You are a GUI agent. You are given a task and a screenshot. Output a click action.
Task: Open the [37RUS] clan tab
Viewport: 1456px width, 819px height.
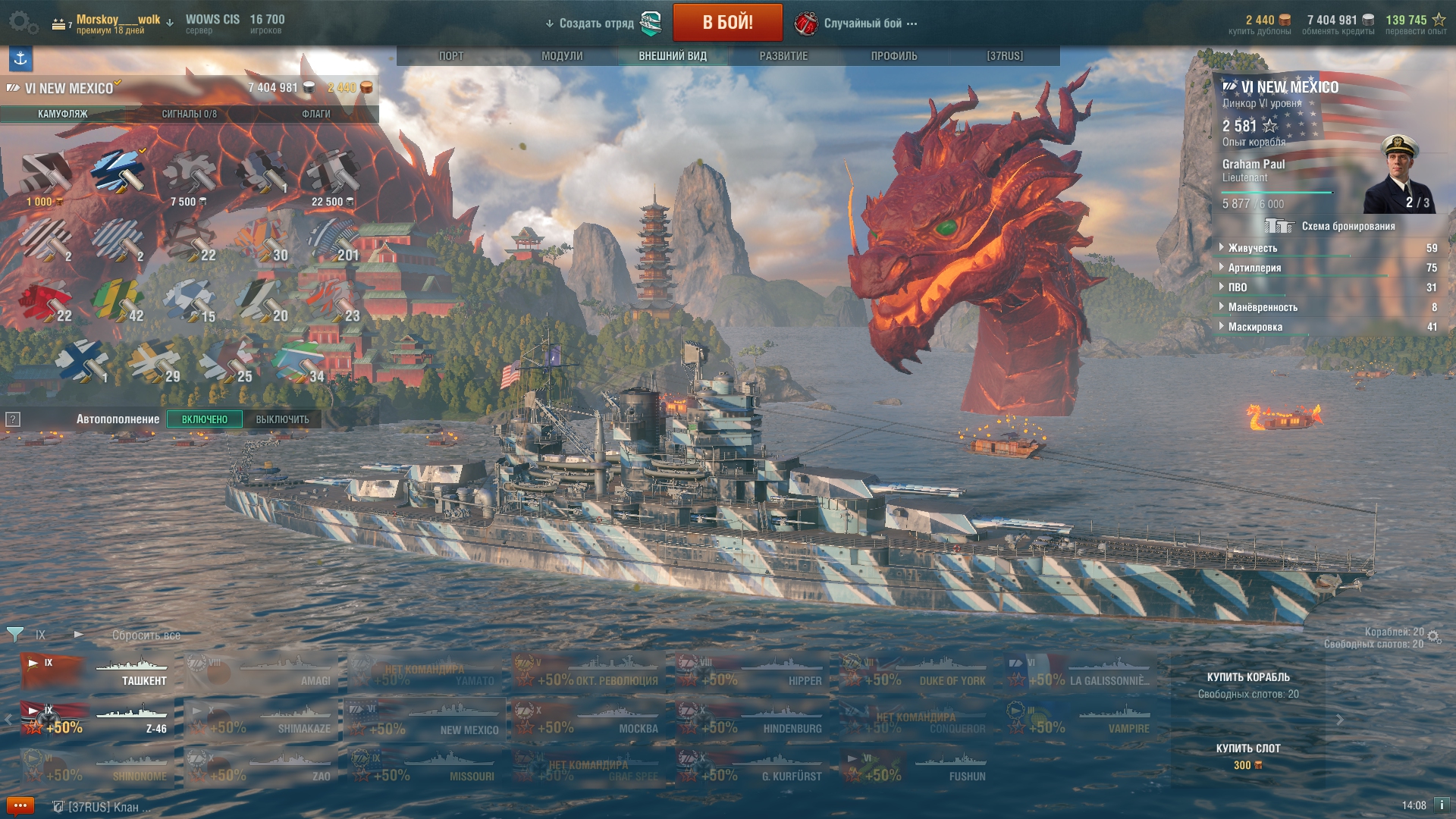pos(1005,56)
